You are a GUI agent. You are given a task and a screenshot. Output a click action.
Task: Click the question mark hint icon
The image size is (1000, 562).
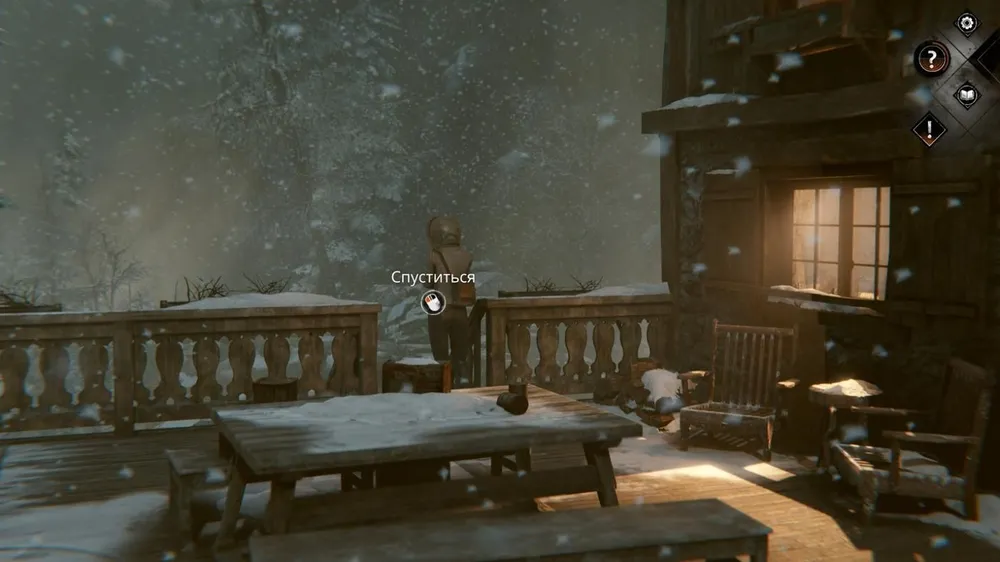[931, 58]
